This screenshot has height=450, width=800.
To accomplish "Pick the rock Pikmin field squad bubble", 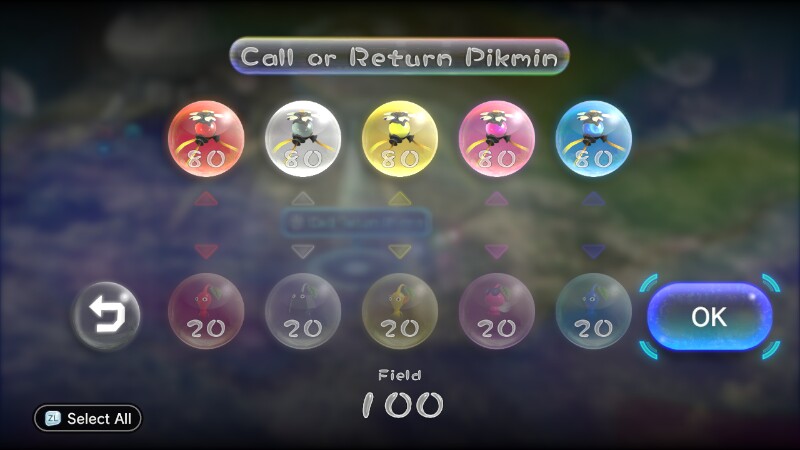I will (303, 311).
